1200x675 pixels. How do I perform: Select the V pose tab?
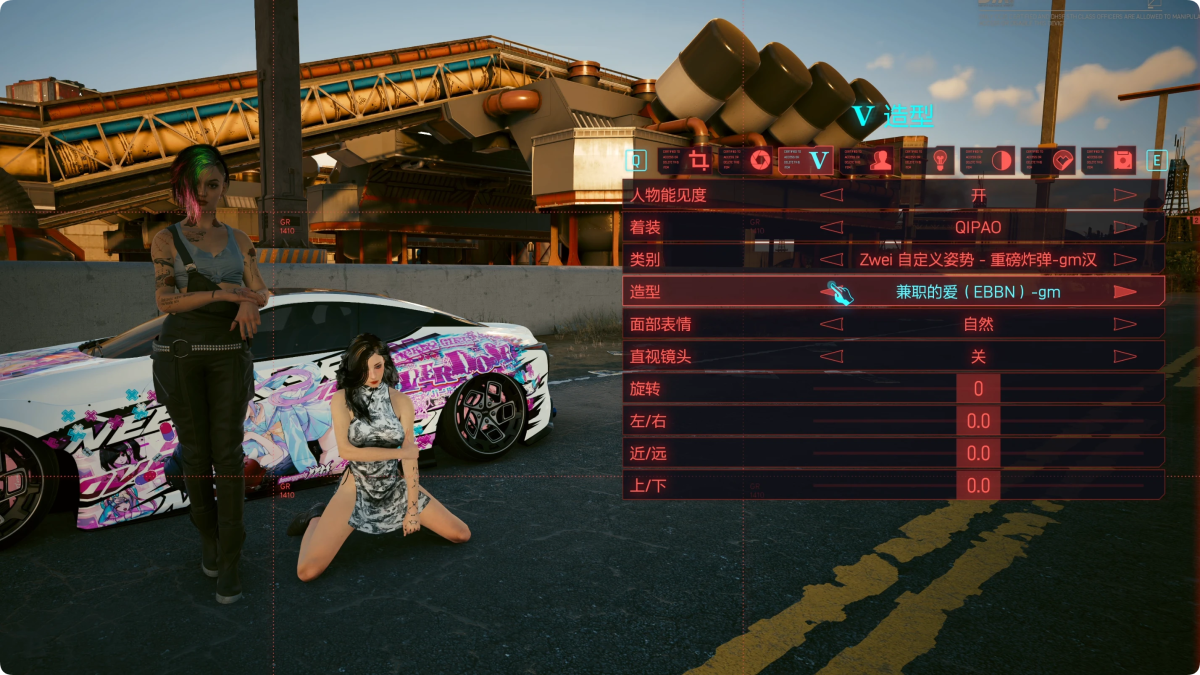tap(820, 160)
